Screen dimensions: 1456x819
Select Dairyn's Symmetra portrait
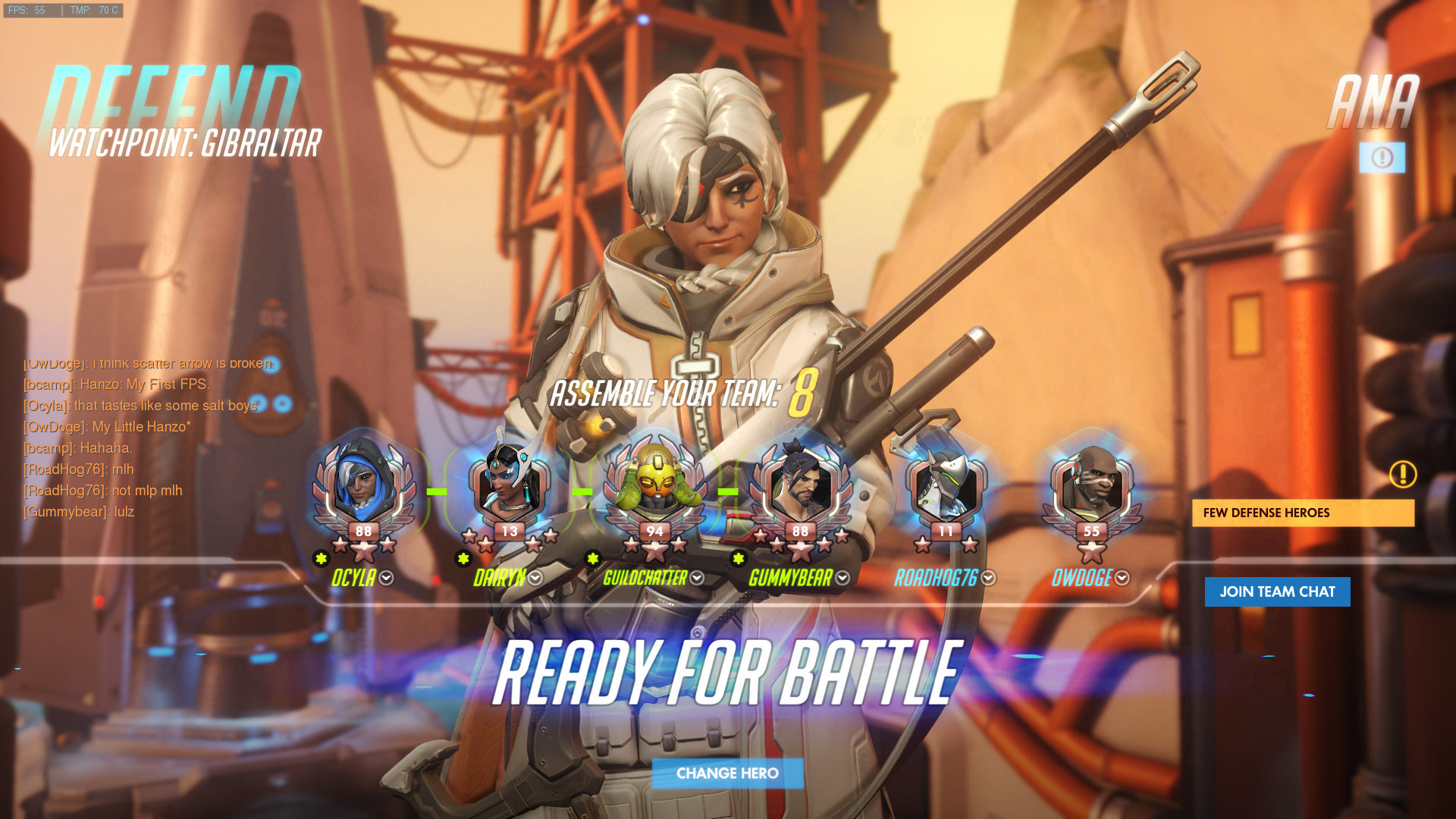pyautogui.click(x=510, y=485)
